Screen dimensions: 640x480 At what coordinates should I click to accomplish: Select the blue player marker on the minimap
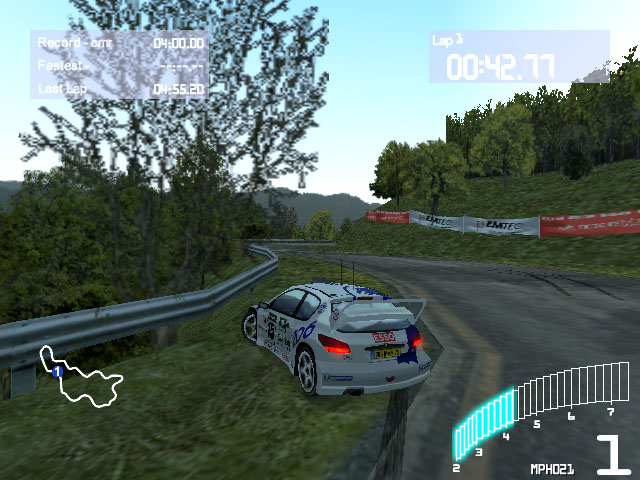58,372
